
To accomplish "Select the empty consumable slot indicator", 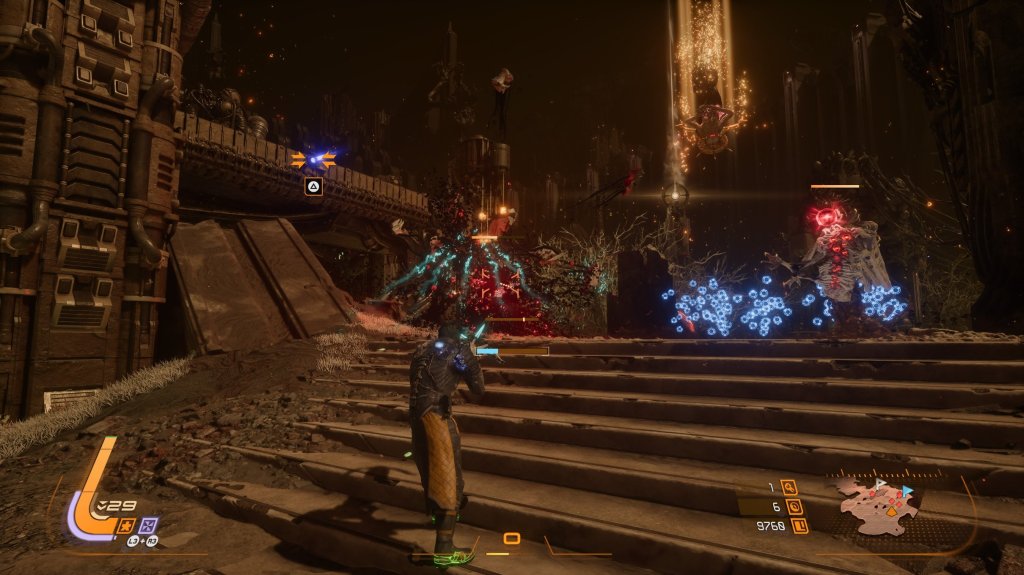I will (x=511, y=539).
